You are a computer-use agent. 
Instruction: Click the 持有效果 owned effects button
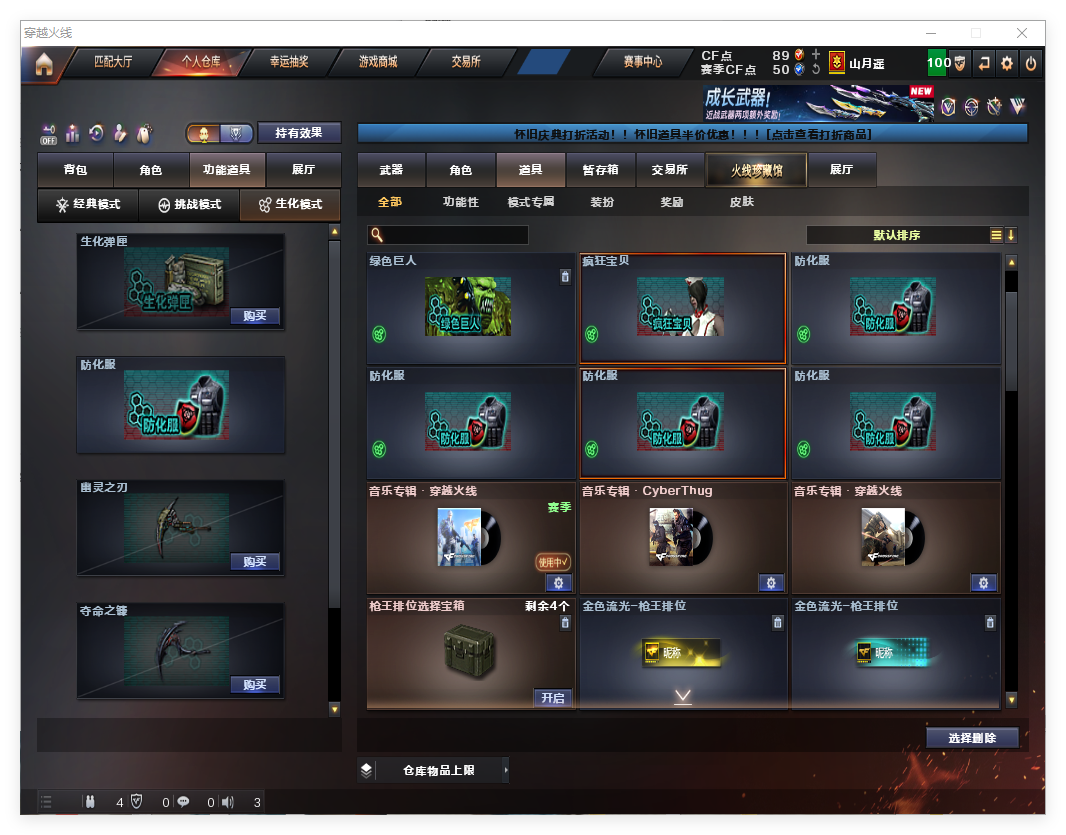[x=299, y=133]
